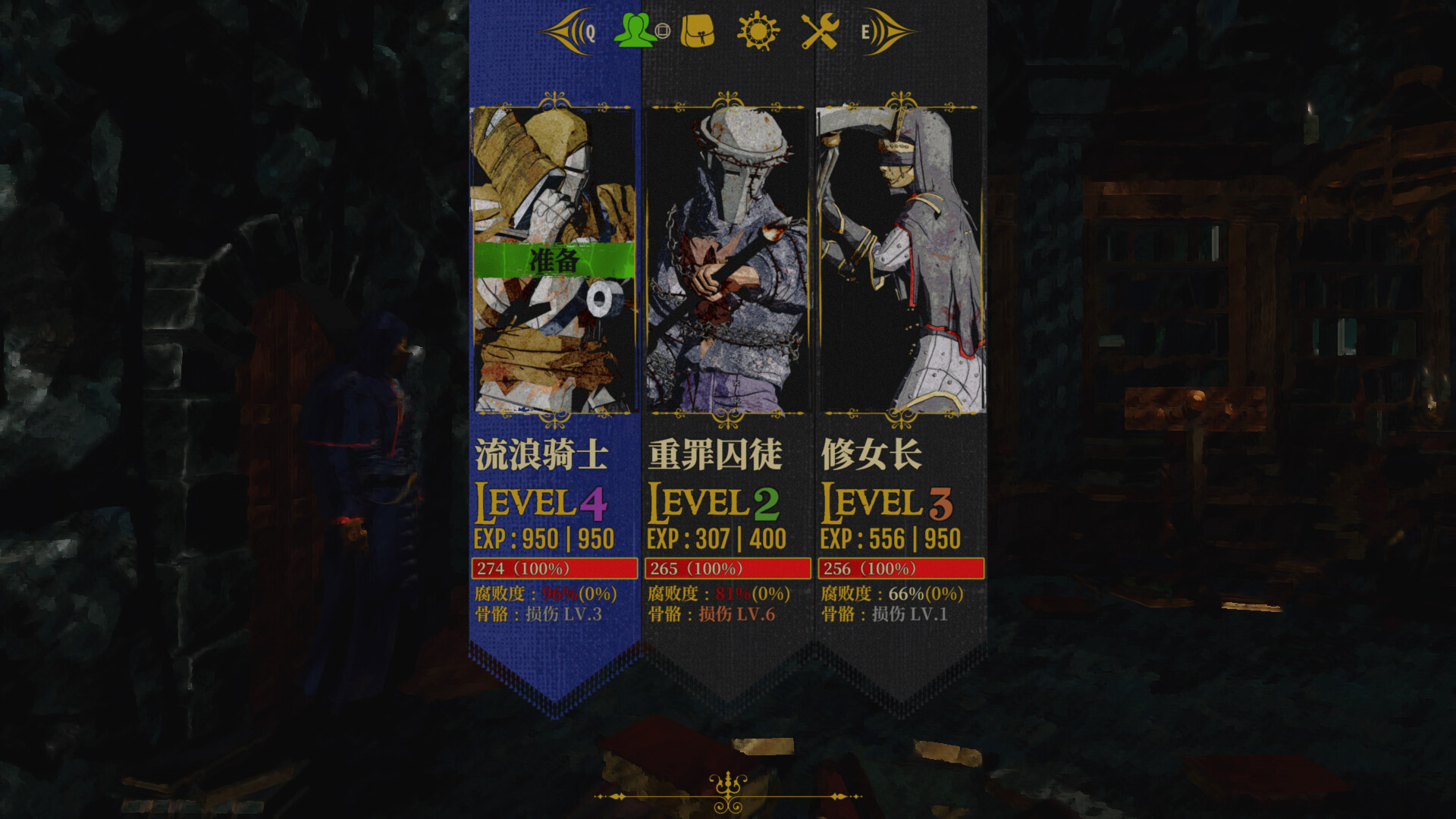Click the gear-splat crafting icon
This screenshot has width=1456, height=819.
tap(757, 31)
